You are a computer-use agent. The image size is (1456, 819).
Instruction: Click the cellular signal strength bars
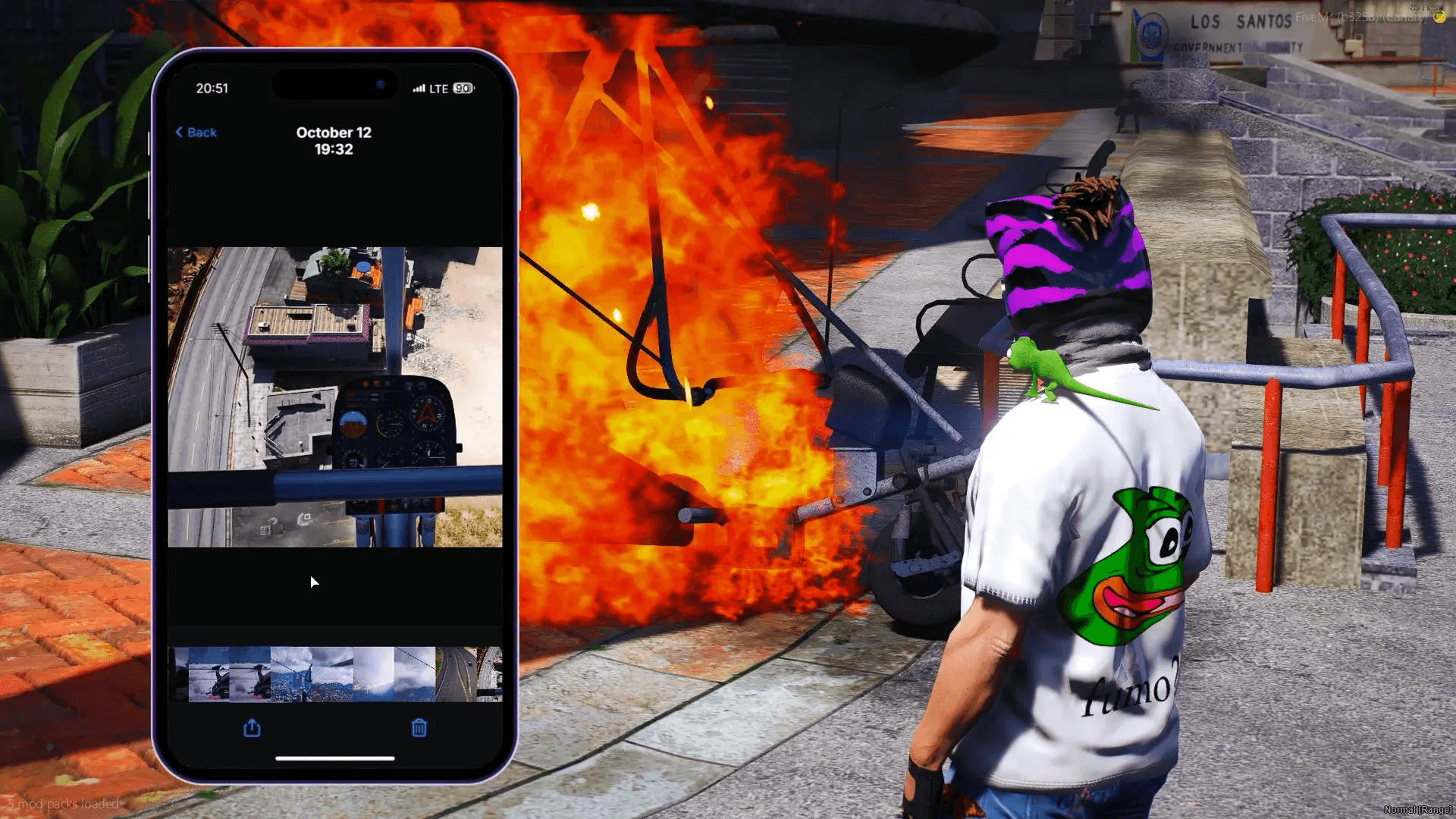tap(419, 89)
